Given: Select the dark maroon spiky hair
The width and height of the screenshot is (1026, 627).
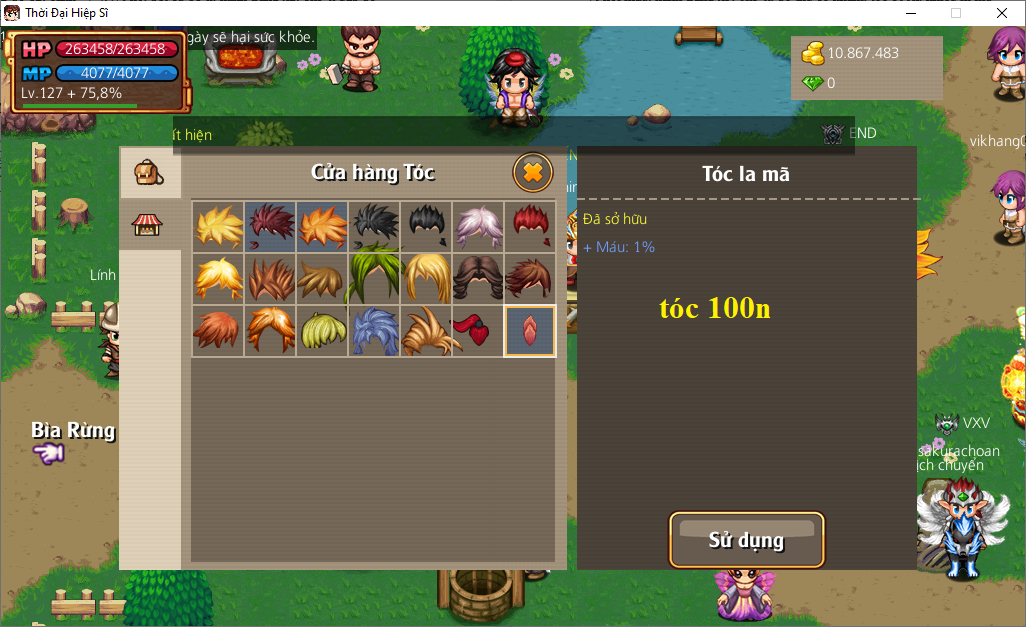Looking at the screenshot, I should click(x=270, y=227).
